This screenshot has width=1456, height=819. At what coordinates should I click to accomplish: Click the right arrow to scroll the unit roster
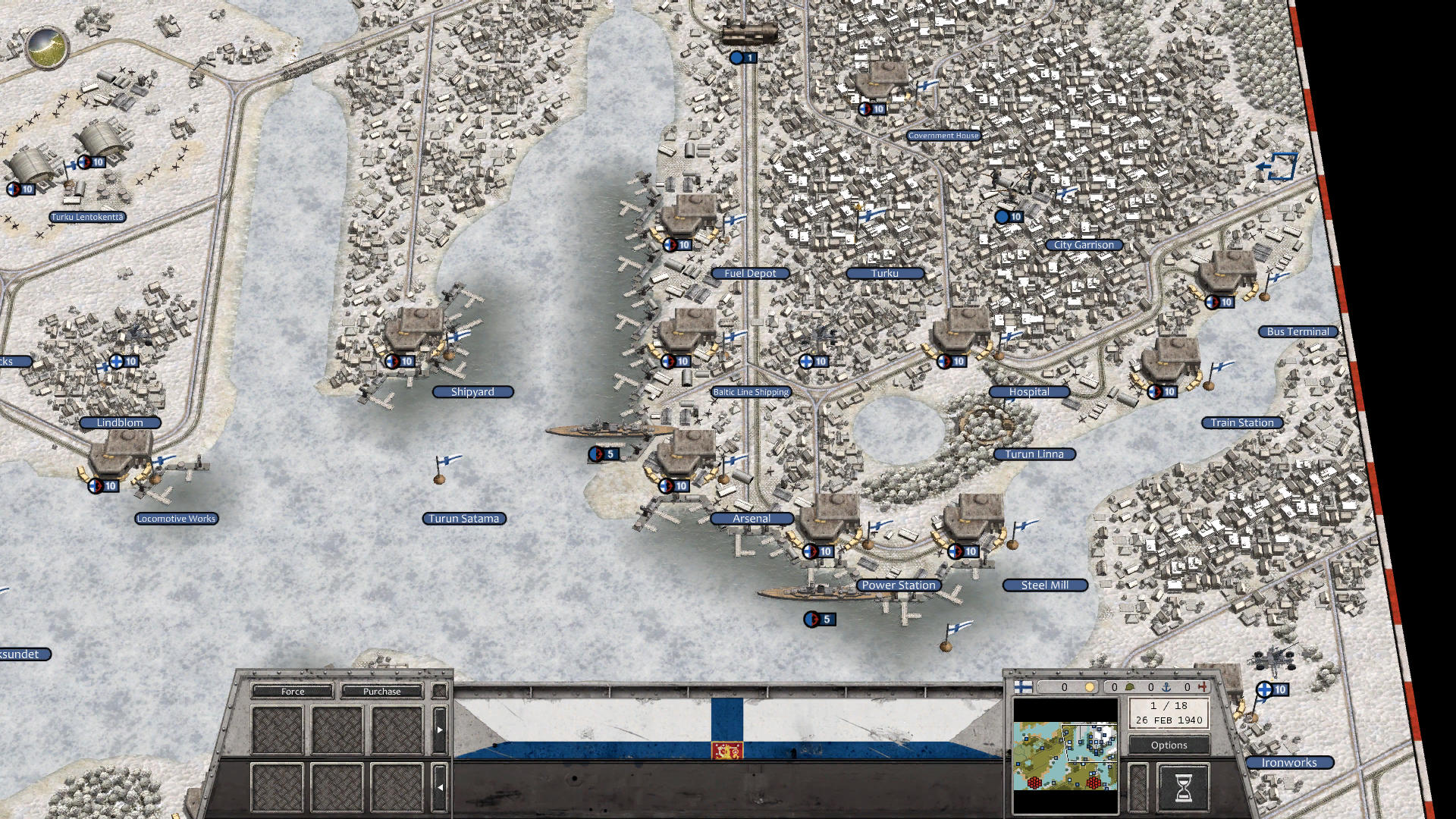439,730
